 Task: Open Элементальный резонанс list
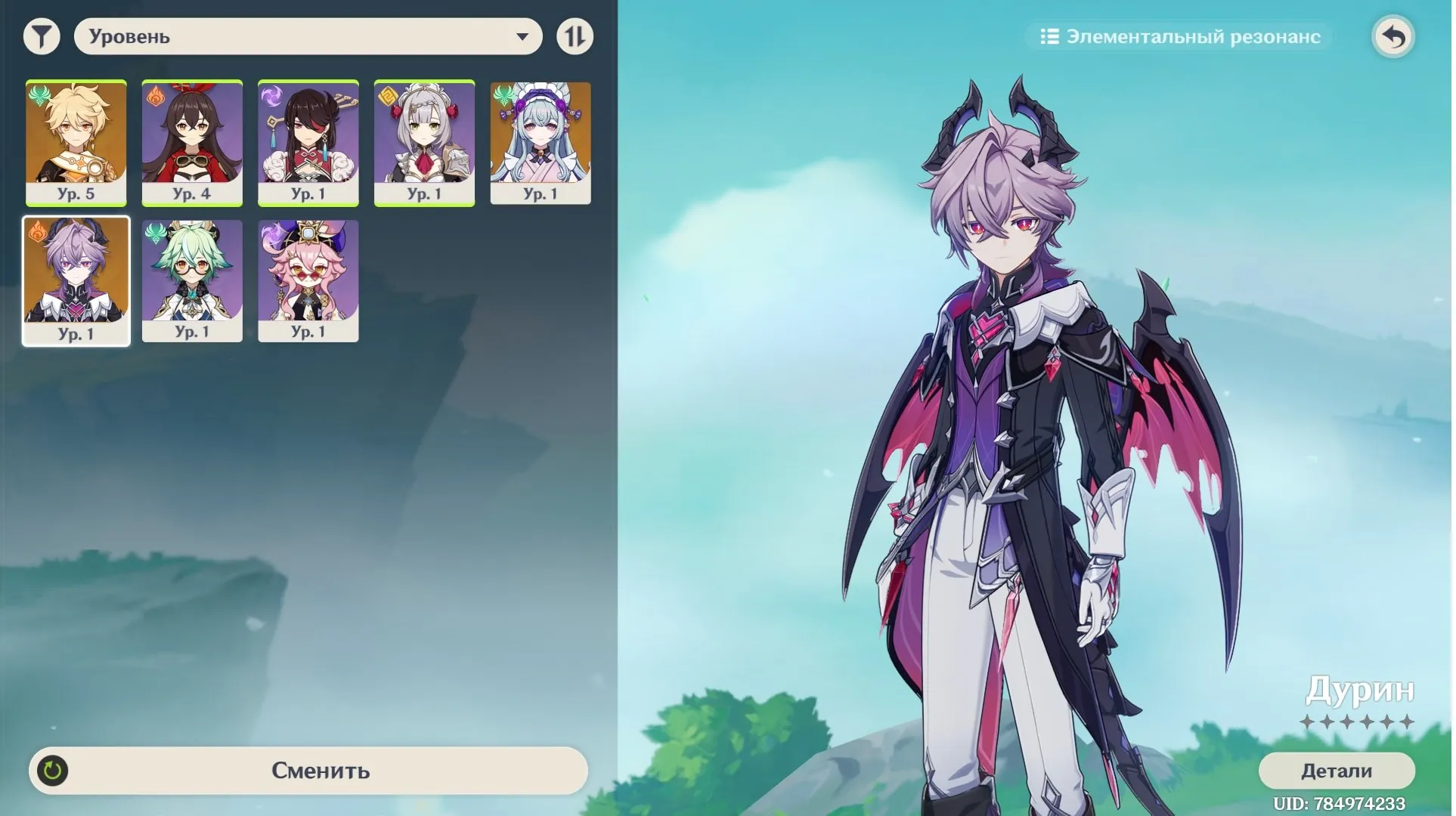coord(1179,36)
